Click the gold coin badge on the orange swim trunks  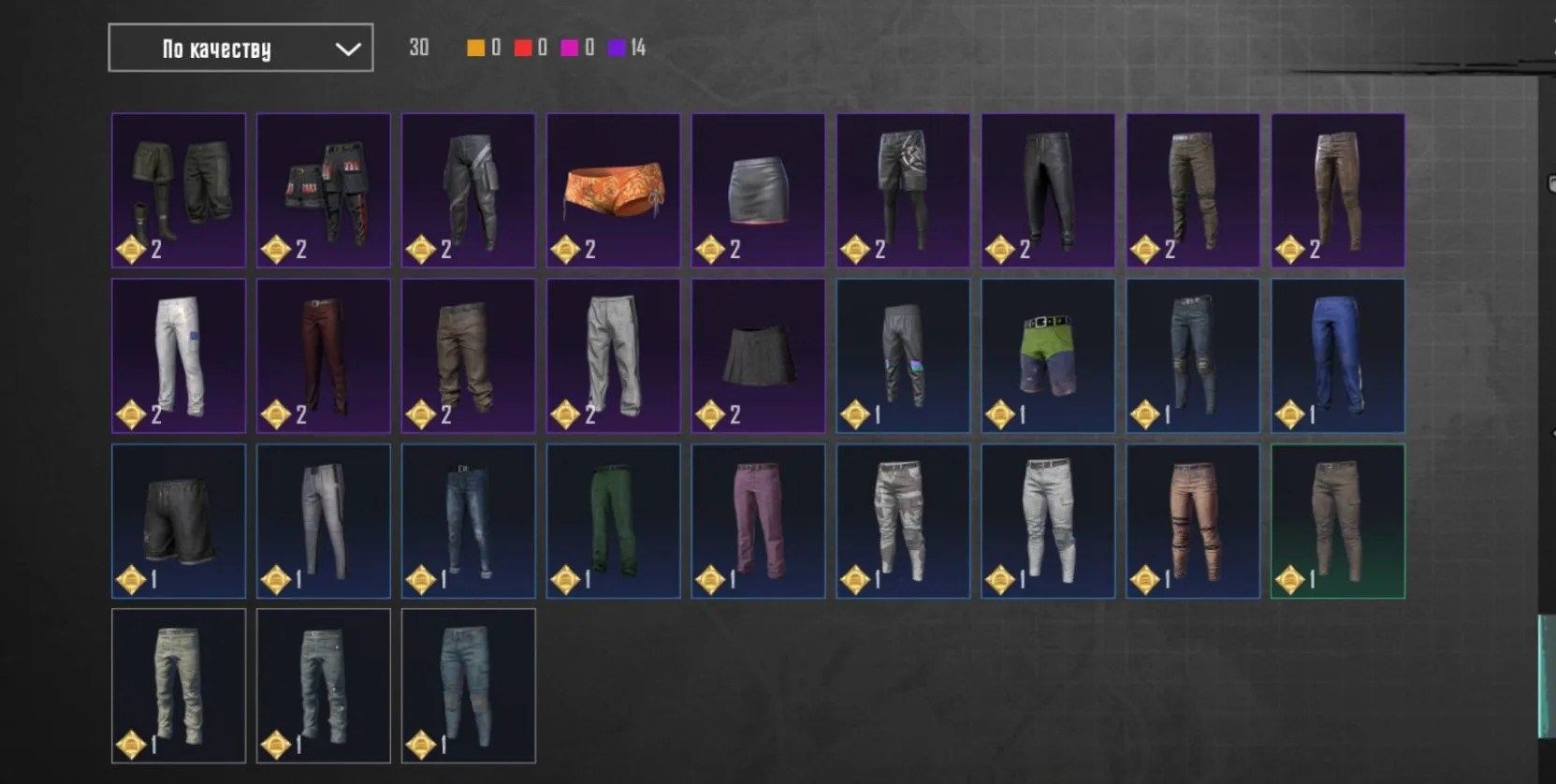pos(565,250)
